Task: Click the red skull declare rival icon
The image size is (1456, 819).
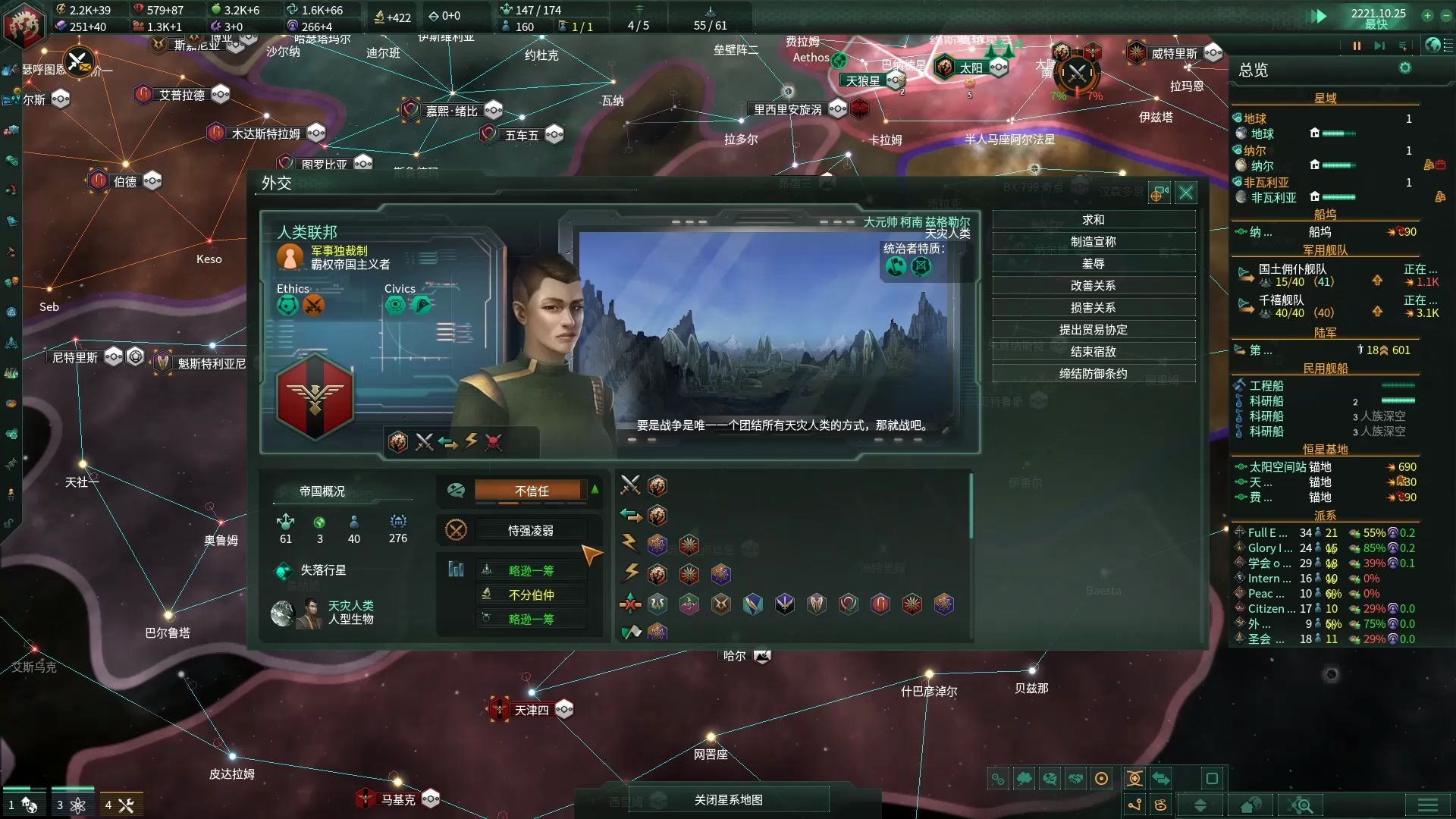Action: click(493, 442)
